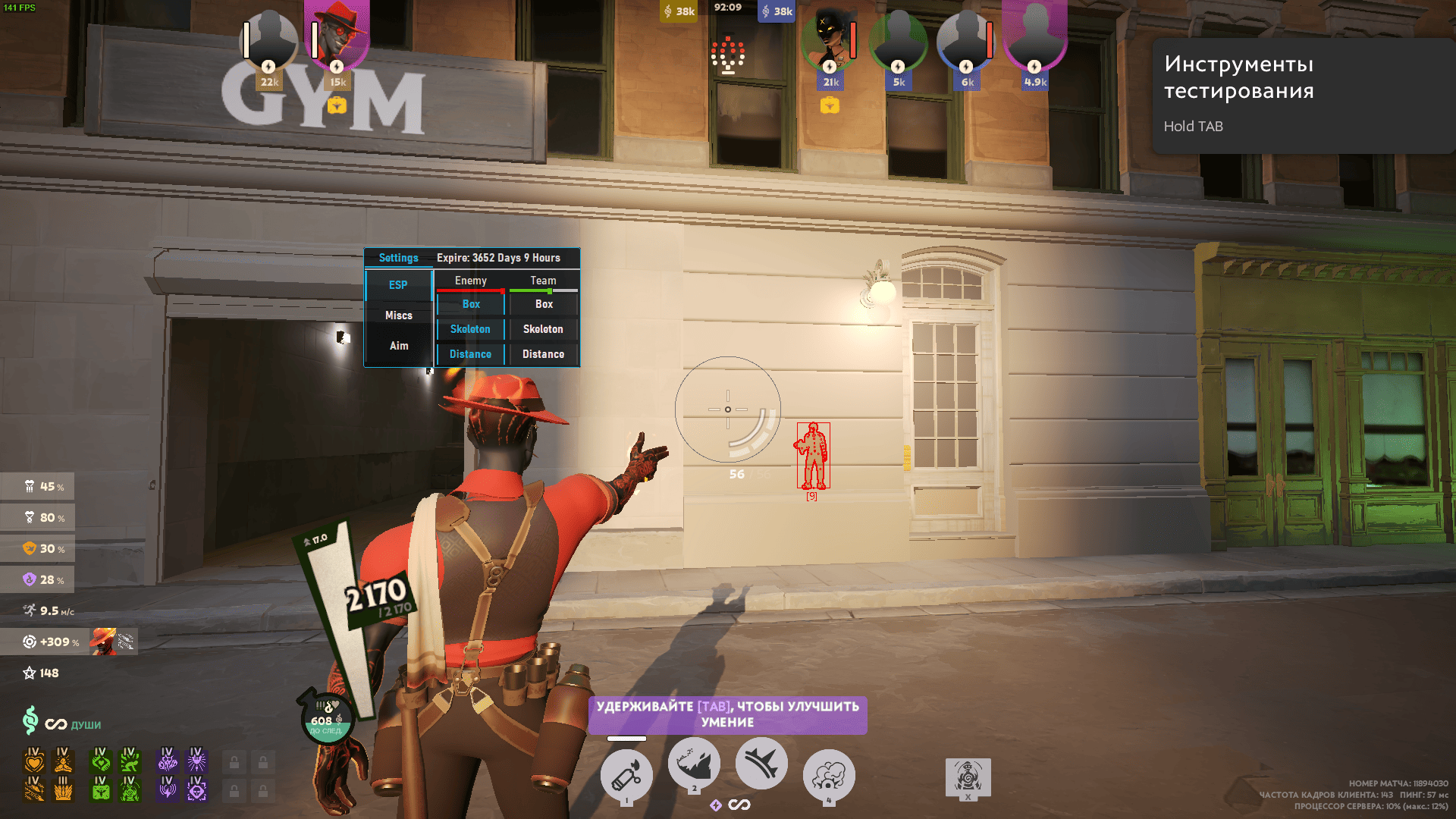
Task: Select the orange heart weapon item
Action: [x=34, y=760]
